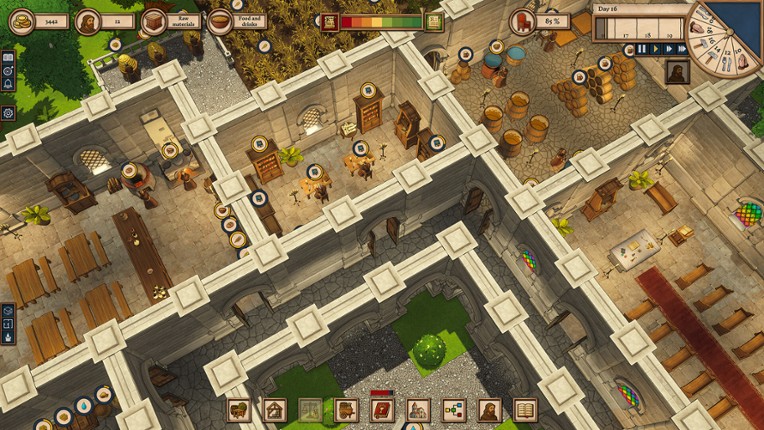Open the barrel cart trade menu
Screen dimensions: 764x430
(x=346, y=408)
